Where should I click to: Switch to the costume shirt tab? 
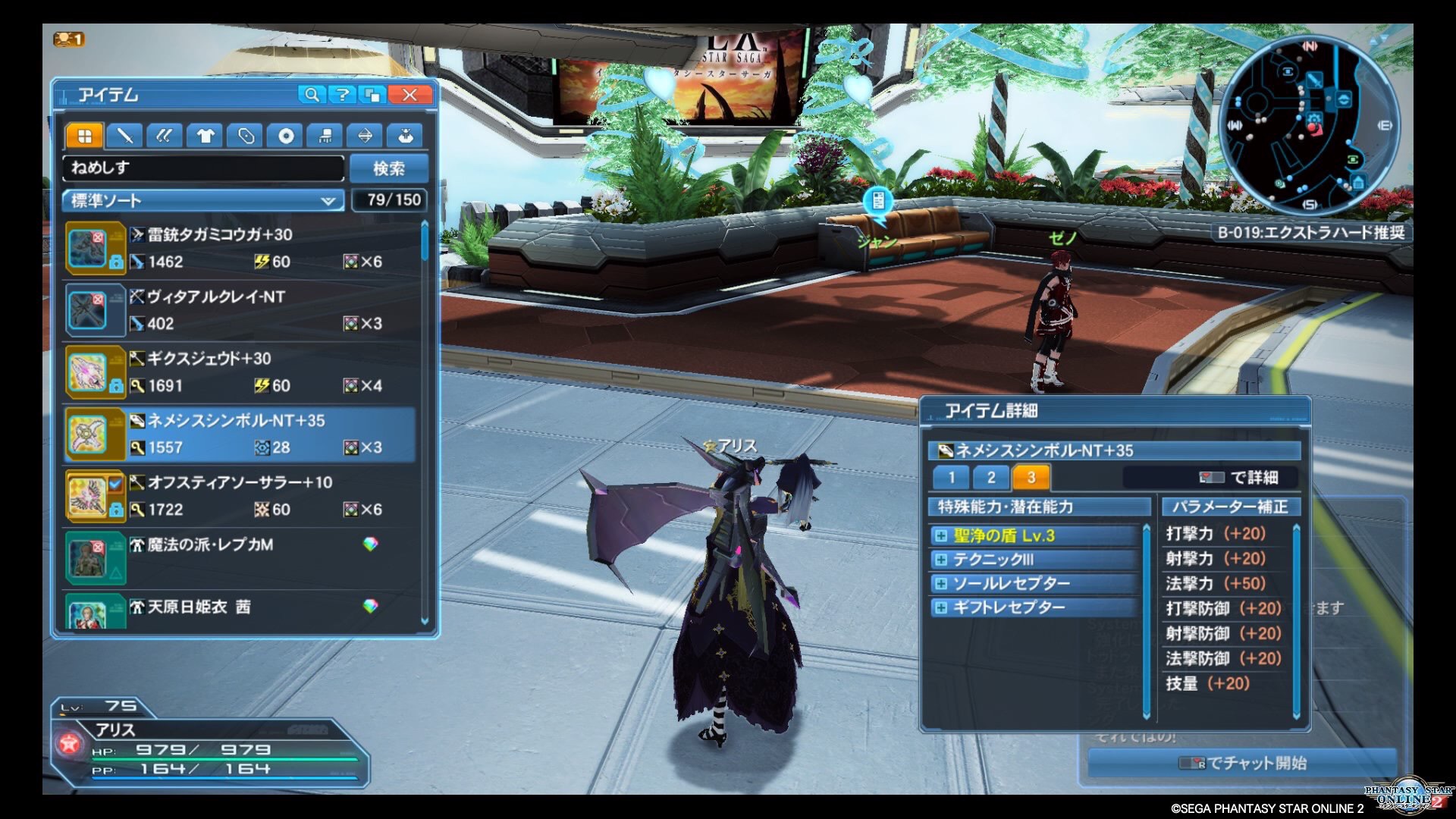(x=205, y=136)
